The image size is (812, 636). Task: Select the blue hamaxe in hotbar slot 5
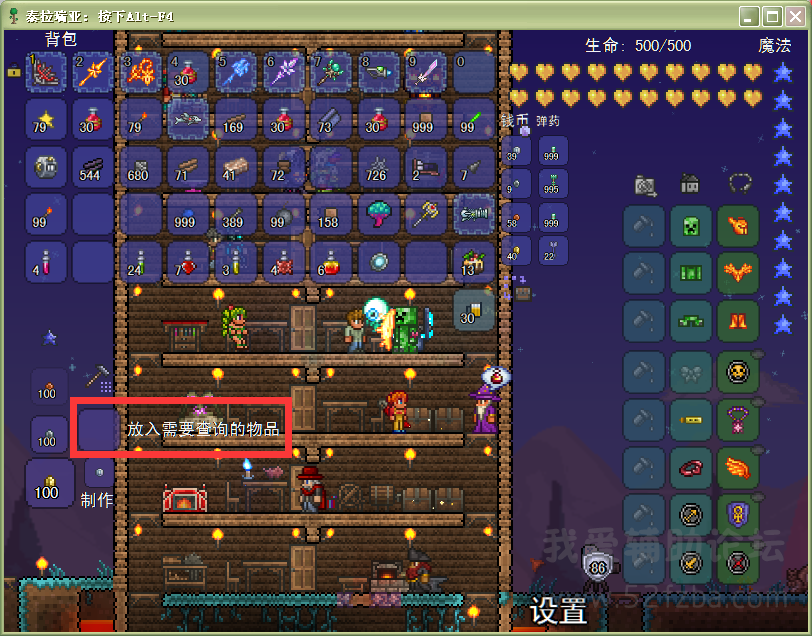tap(235, 71)
